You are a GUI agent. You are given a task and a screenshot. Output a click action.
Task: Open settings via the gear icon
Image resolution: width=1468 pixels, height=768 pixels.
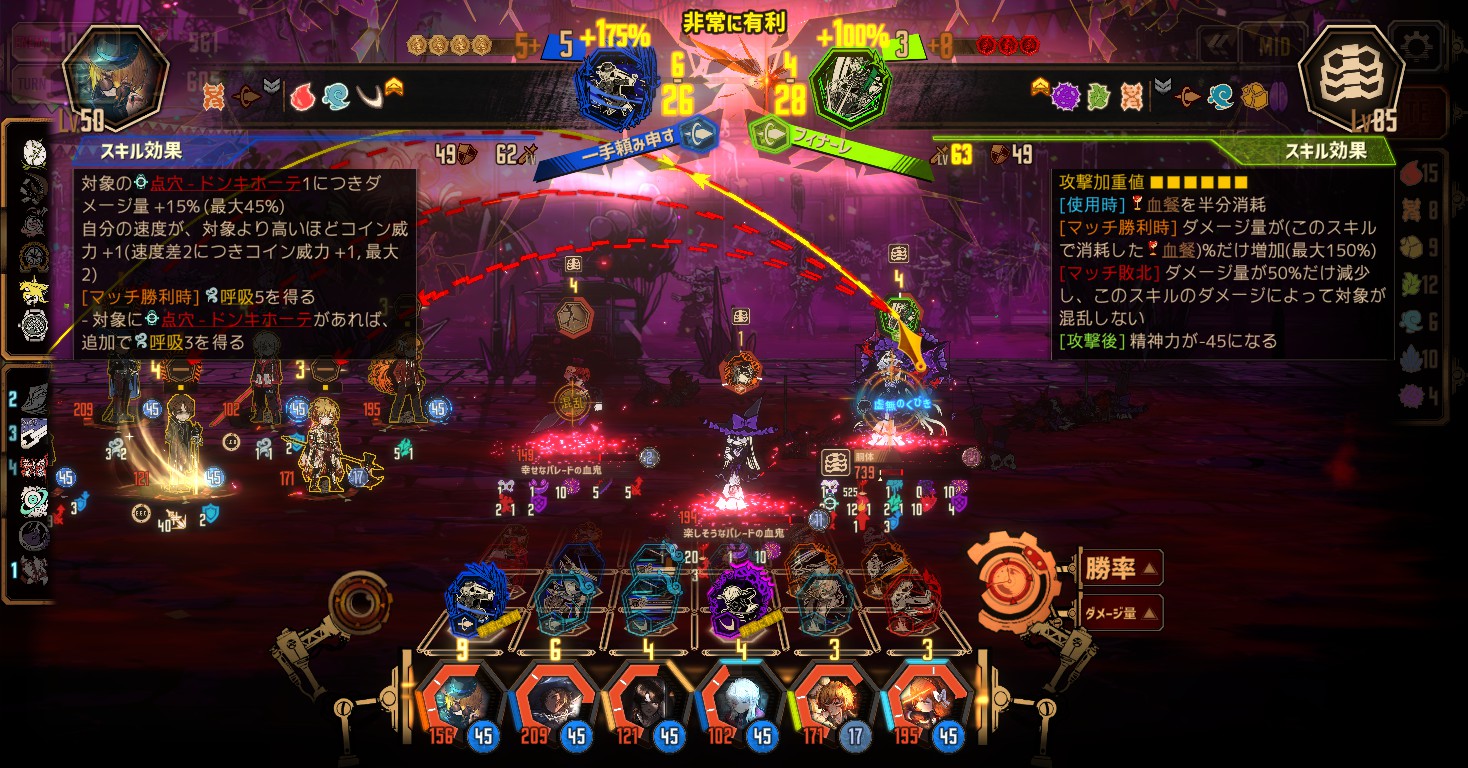pos(1417,47)
